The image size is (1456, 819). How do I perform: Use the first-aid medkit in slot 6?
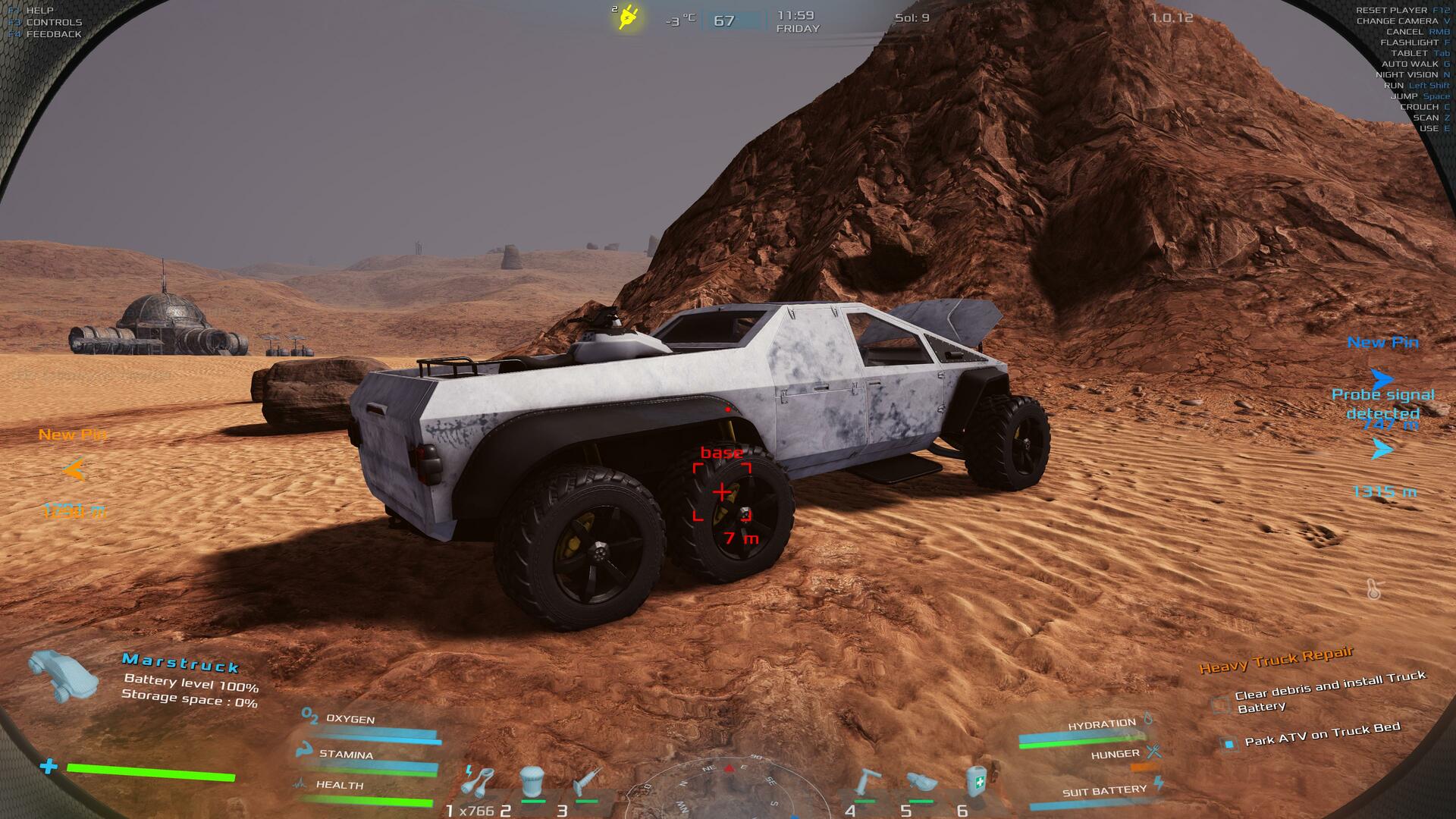977,781
